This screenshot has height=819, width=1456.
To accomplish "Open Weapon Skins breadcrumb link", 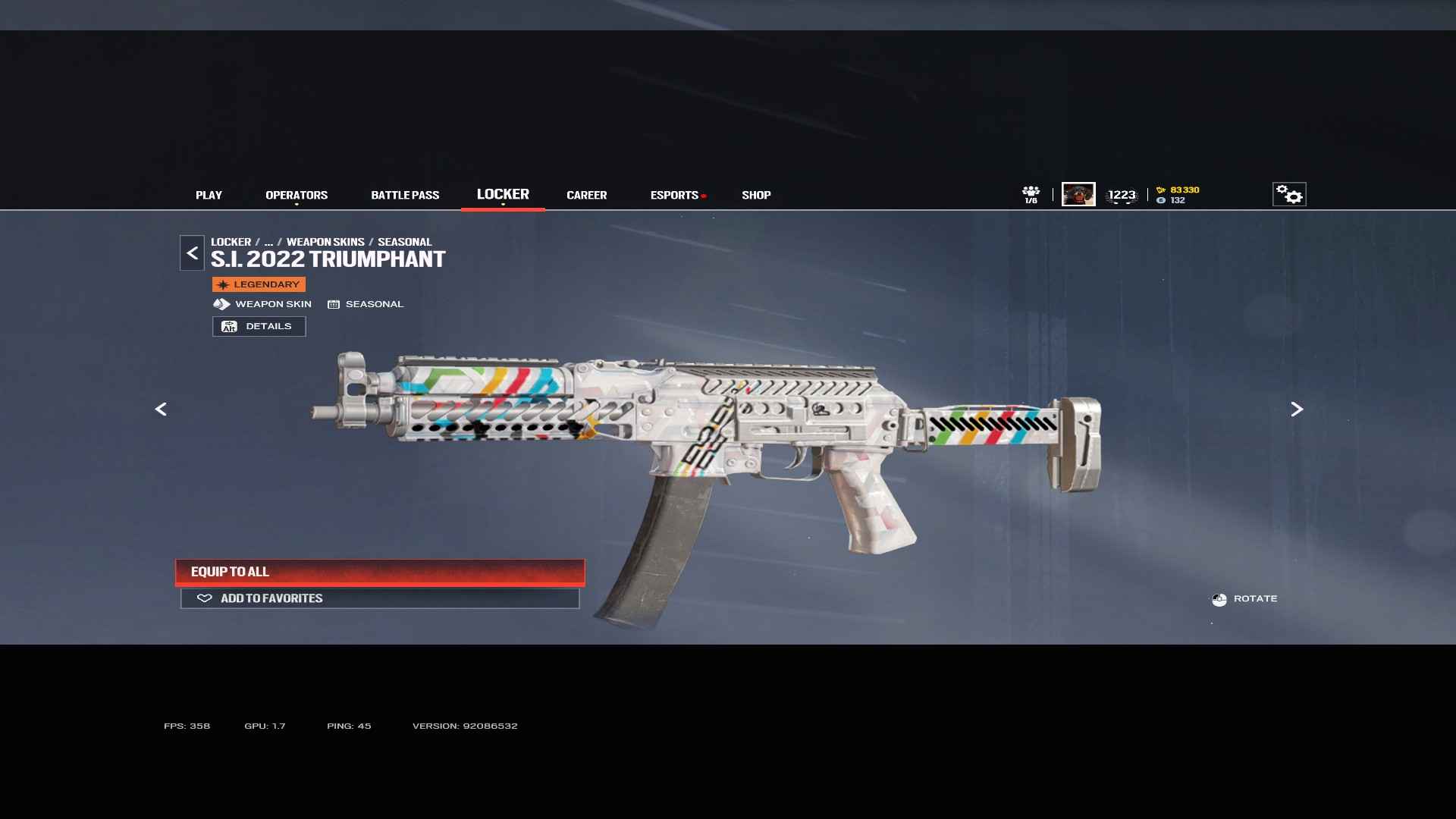I will coord(325,242).
